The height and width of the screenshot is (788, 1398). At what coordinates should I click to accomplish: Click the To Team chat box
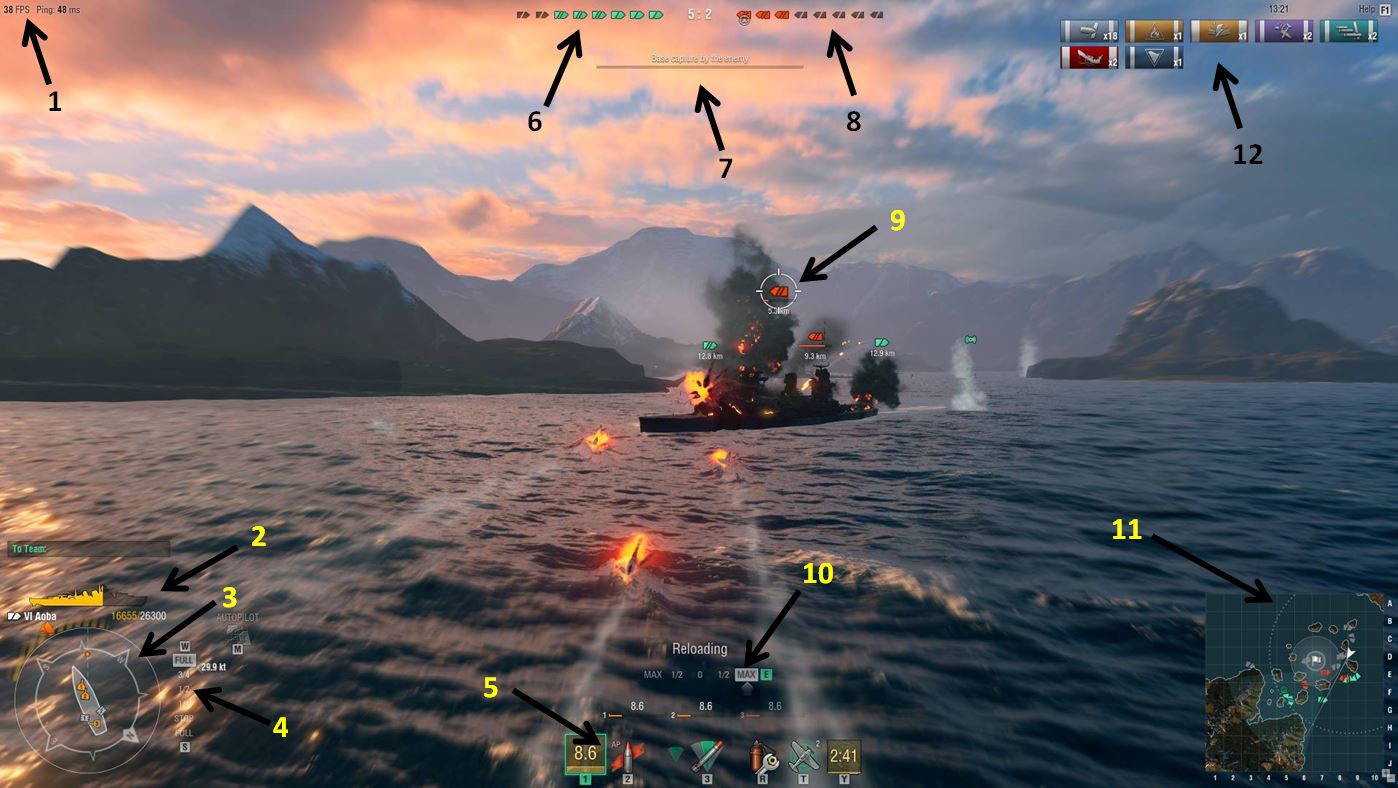point(89,548)
